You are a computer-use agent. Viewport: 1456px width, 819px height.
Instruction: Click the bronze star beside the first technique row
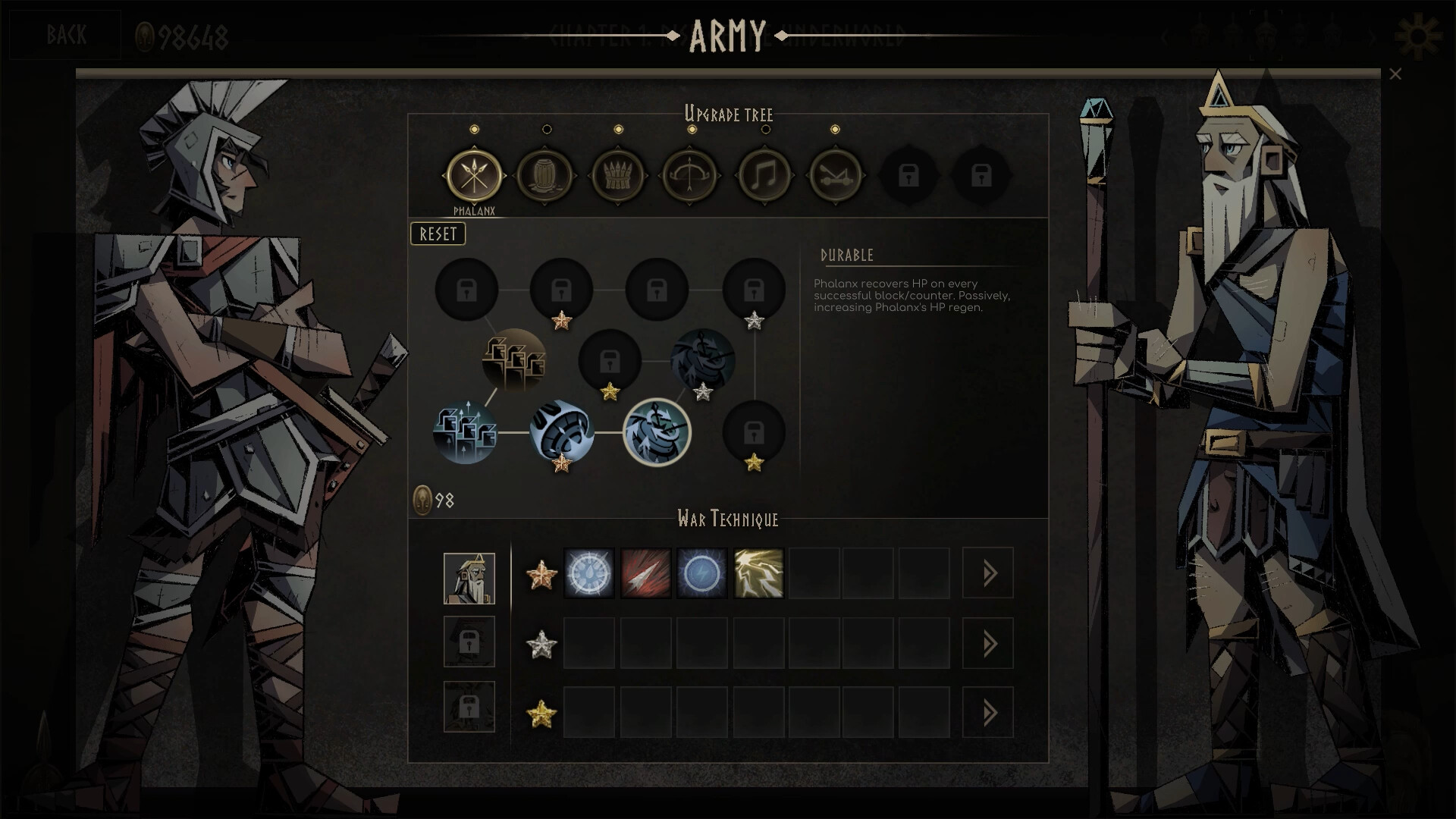click(541, 573)
